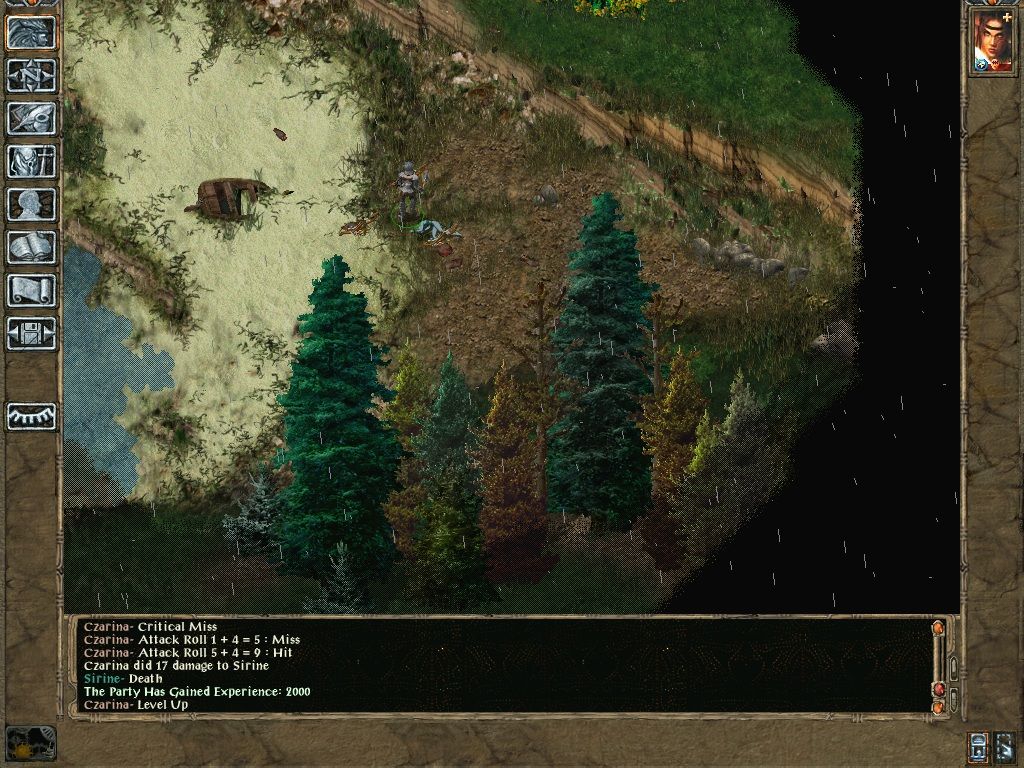Open the priest scroll button
Image resolution: width=1024 pixels, height=768 pixels.
31,290
